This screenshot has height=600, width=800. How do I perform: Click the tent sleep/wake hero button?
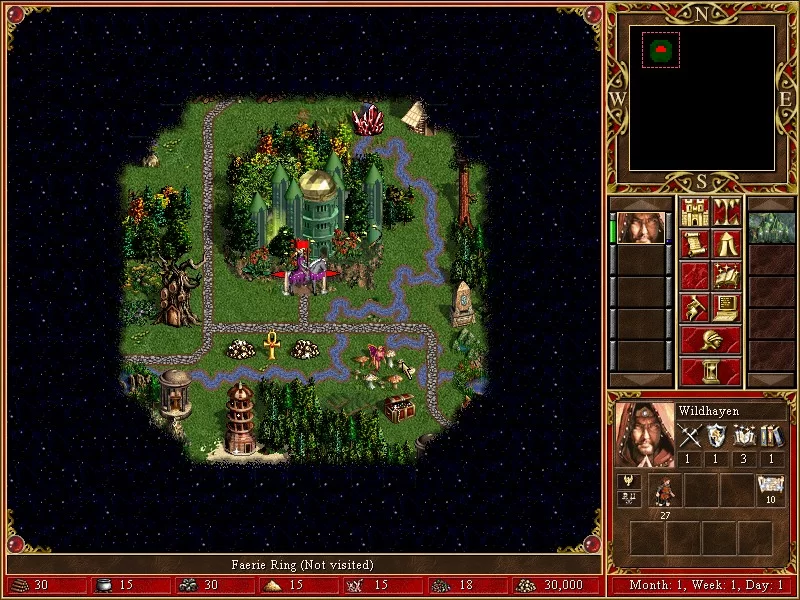[727, 244]
